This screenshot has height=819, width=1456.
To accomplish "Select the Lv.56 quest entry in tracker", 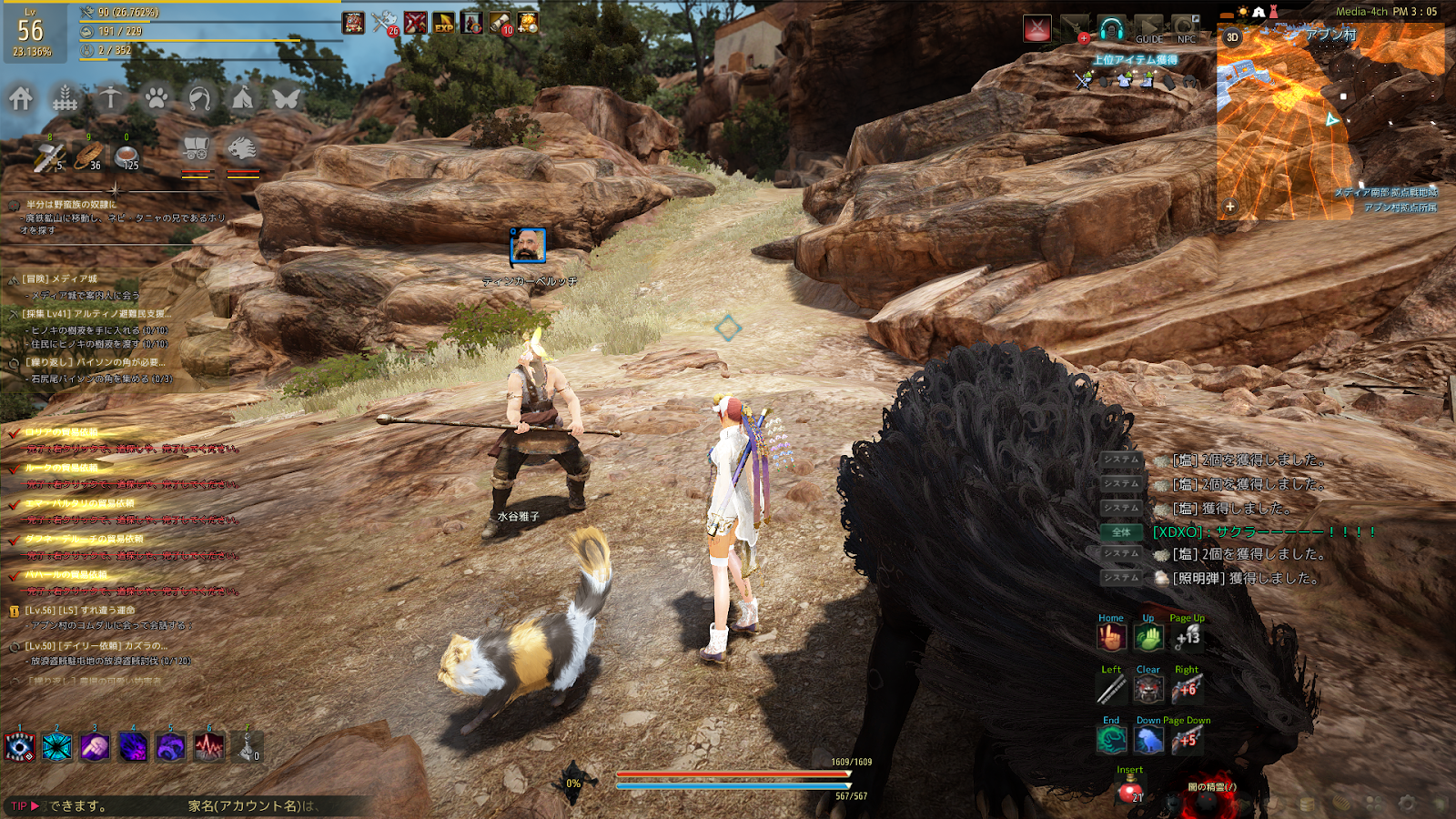I will click(80, 611).
